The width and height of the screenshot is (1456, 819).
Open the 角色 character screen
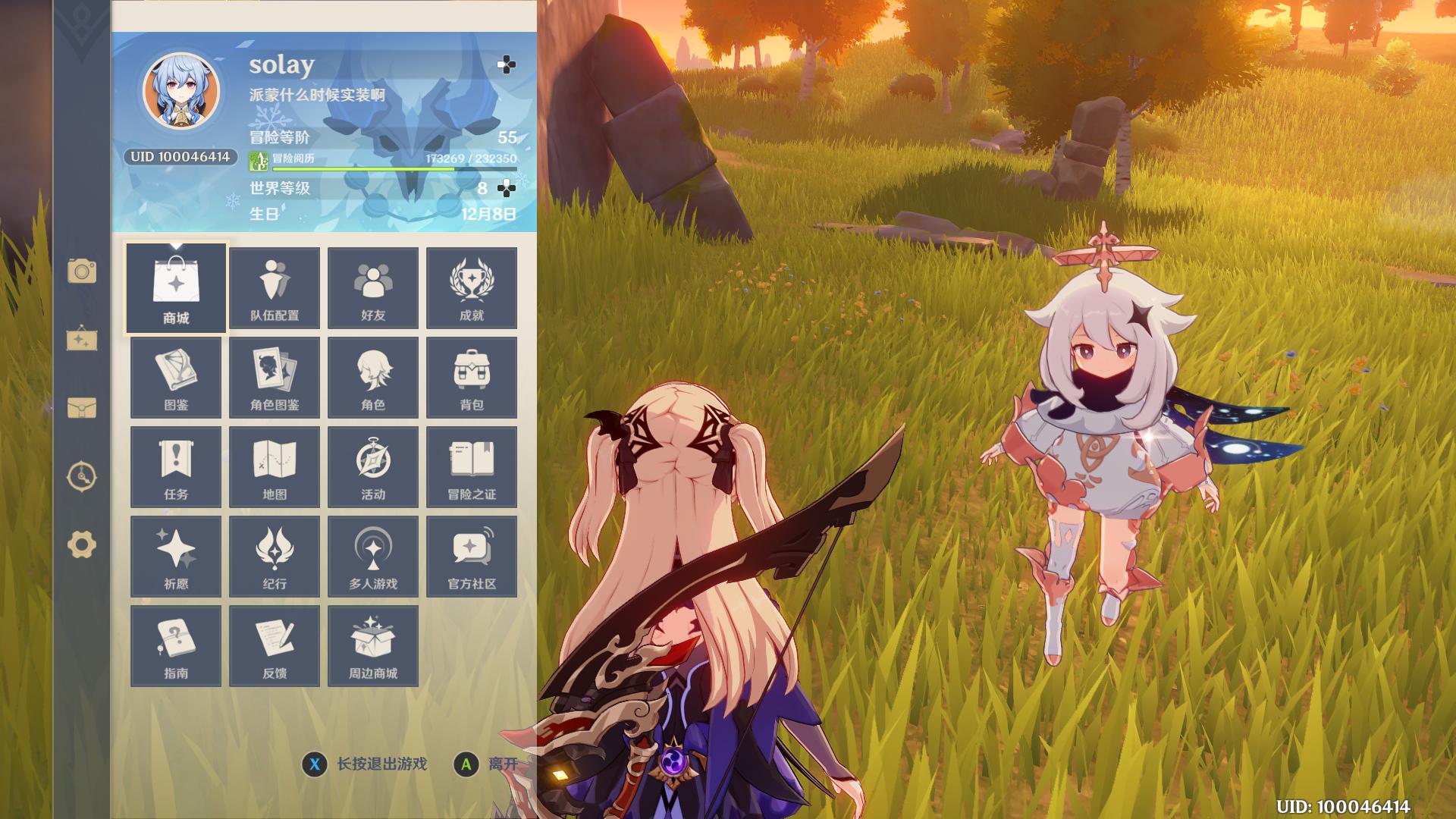click(x=373, y=378)
